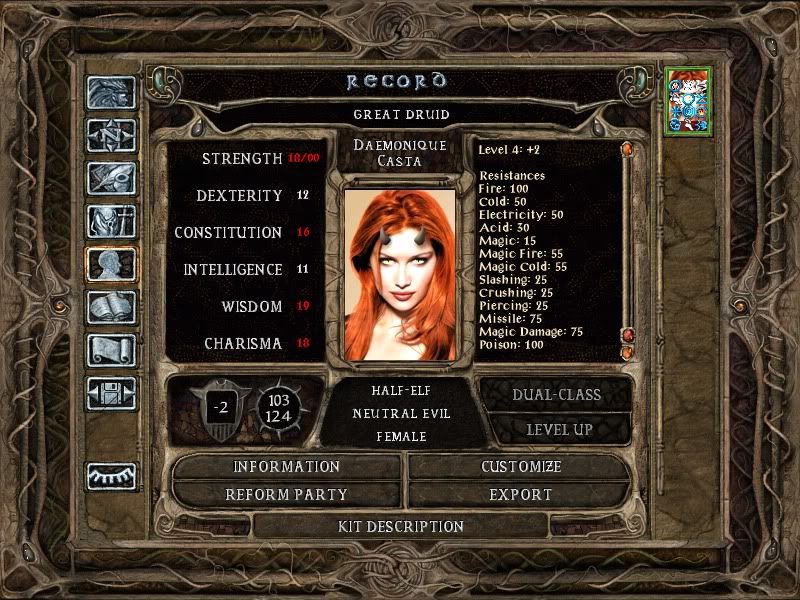Click the stats list scroll-down arrow
The height and width of the screenshot is (600, 800).
point(627,352)
